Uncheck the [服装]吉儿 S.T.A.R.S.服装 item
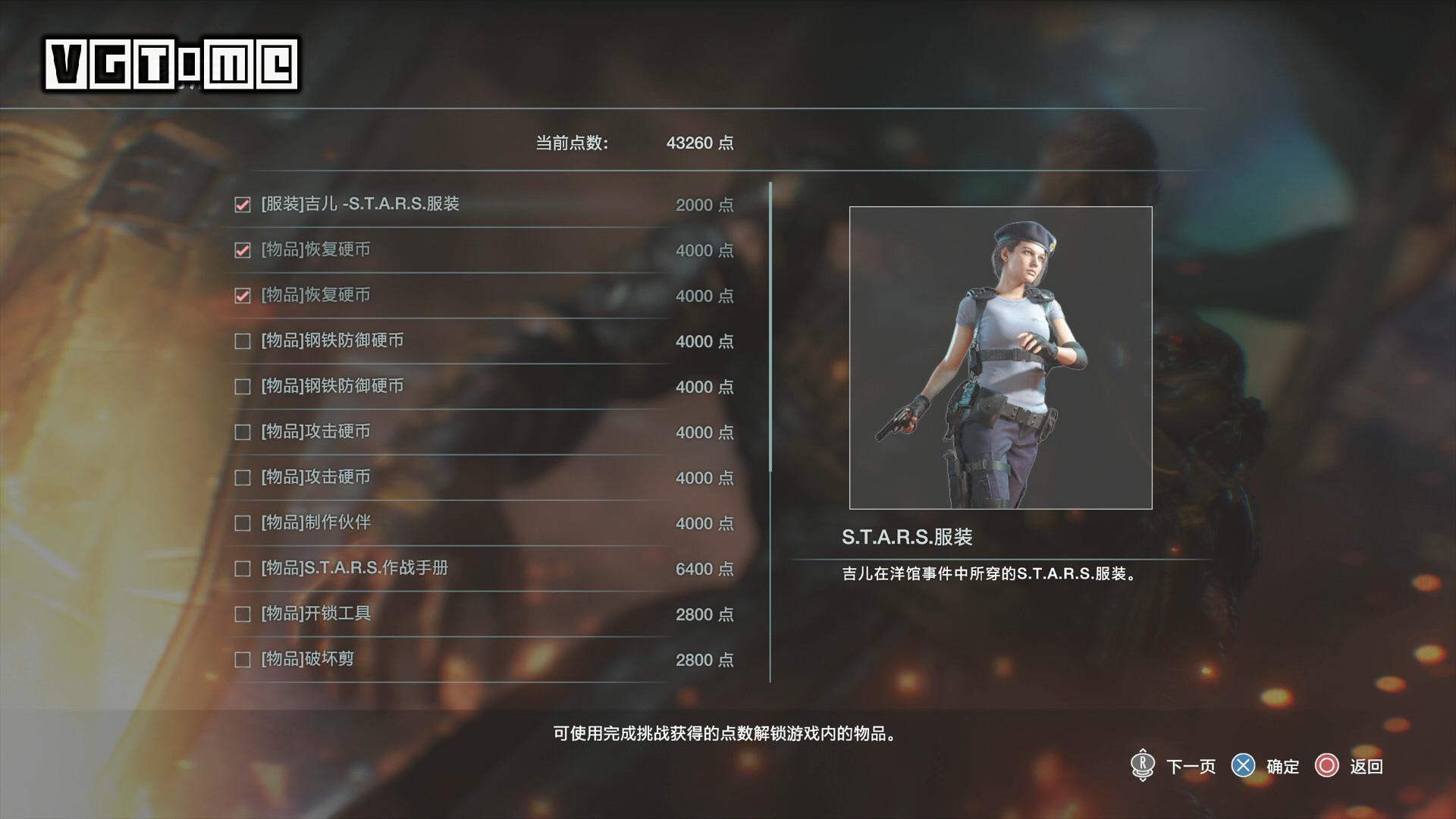The image size is (1456, 819). coord(242,204)
